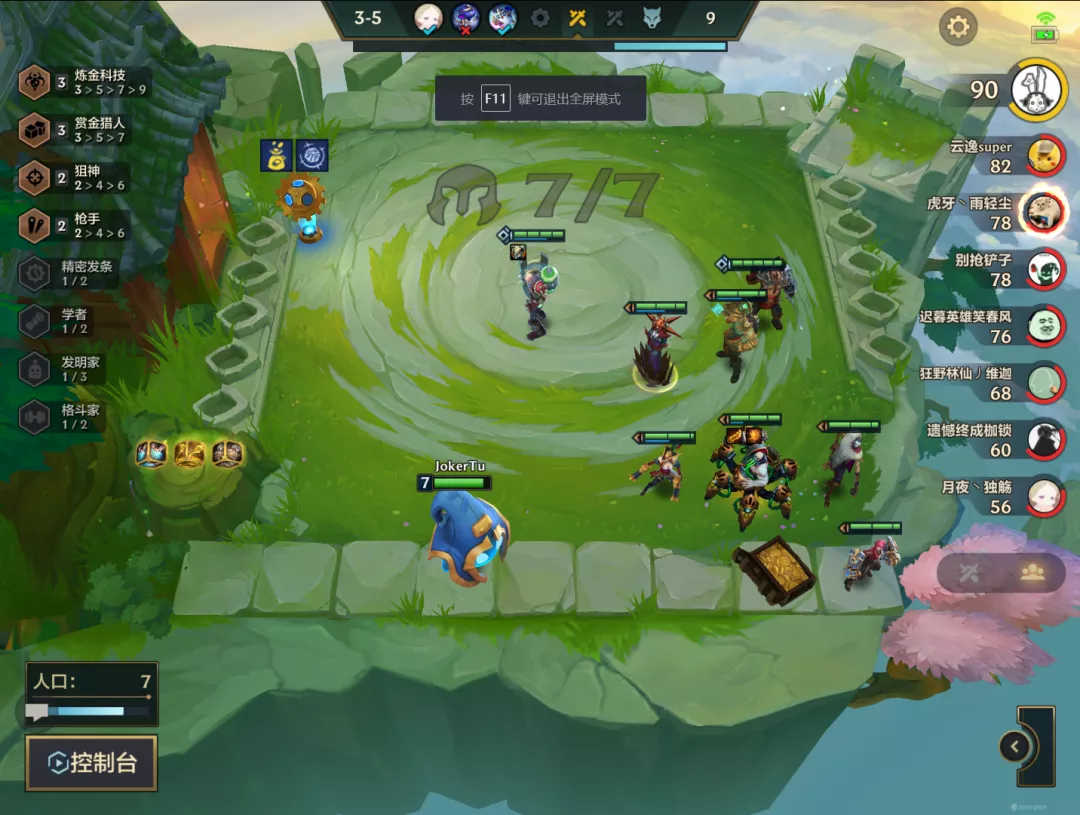Click the money bag icon above the gear orb

click(x=276, y=155)
